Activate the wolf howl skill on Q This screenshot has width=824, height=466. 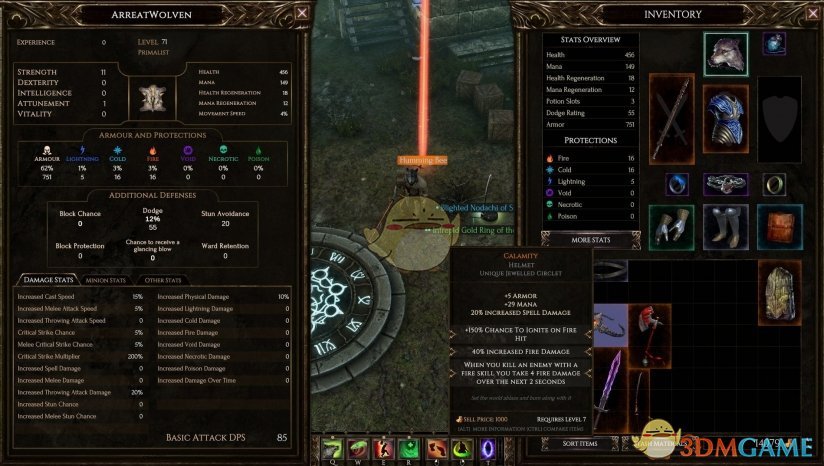[331, 449]
